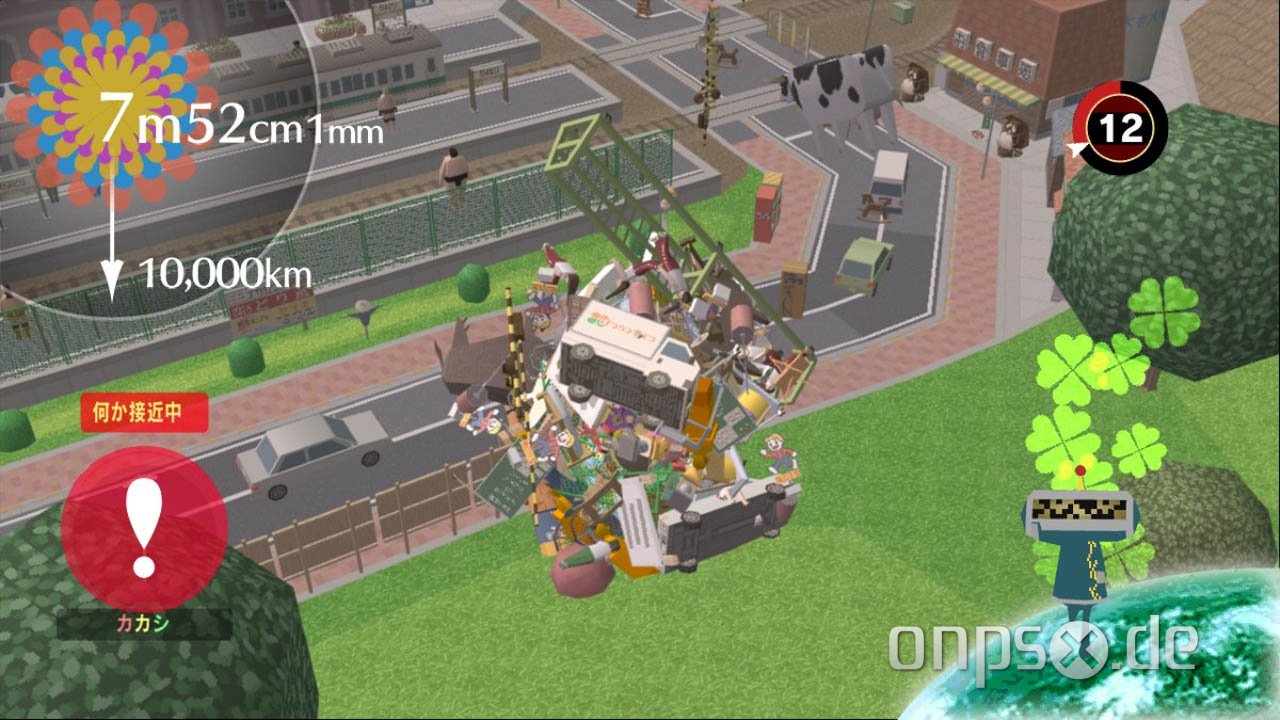Toggle the 何か接近中 proximity alert banner
Screen dimensions: 1280x720
pos(147,413)
